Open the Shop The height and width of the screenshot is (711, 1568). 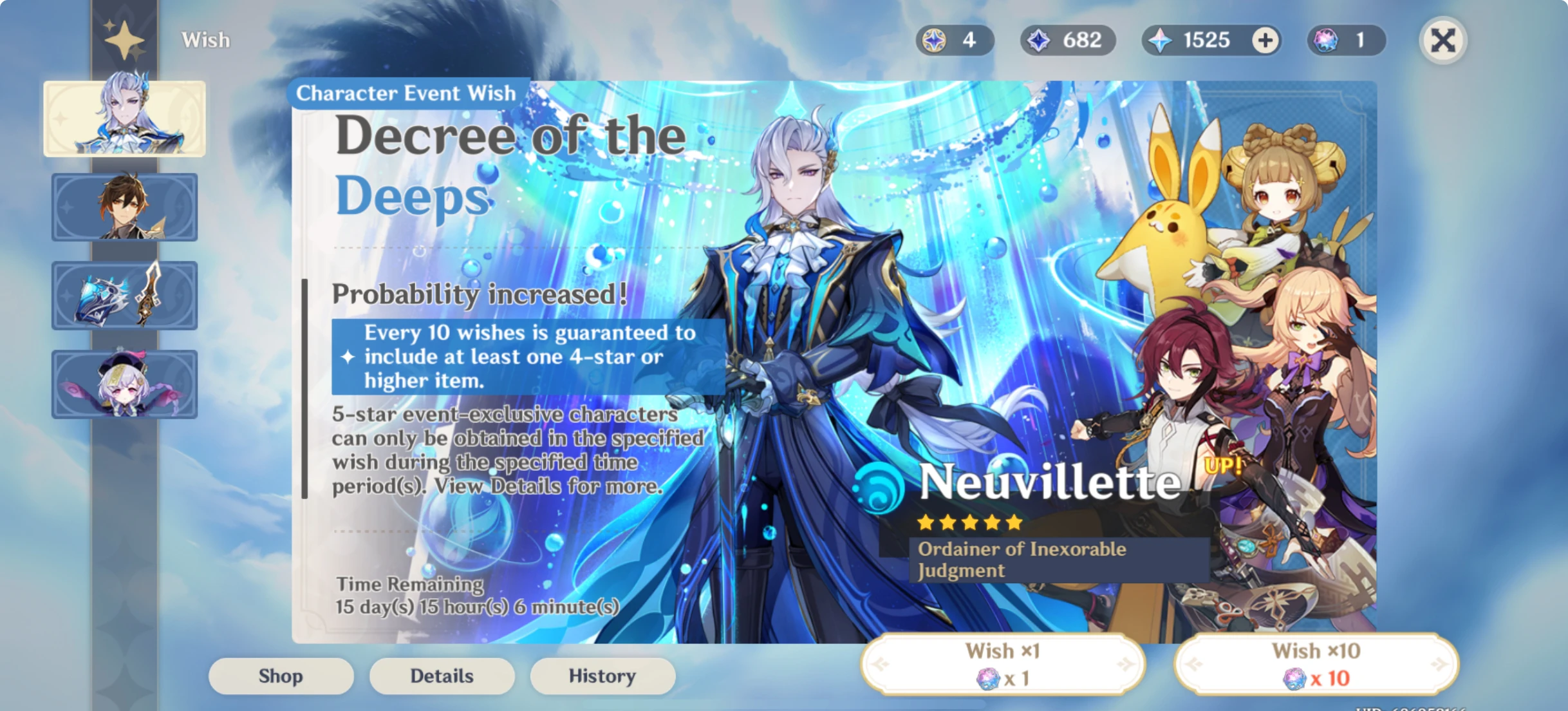click(x=281, y=676)
